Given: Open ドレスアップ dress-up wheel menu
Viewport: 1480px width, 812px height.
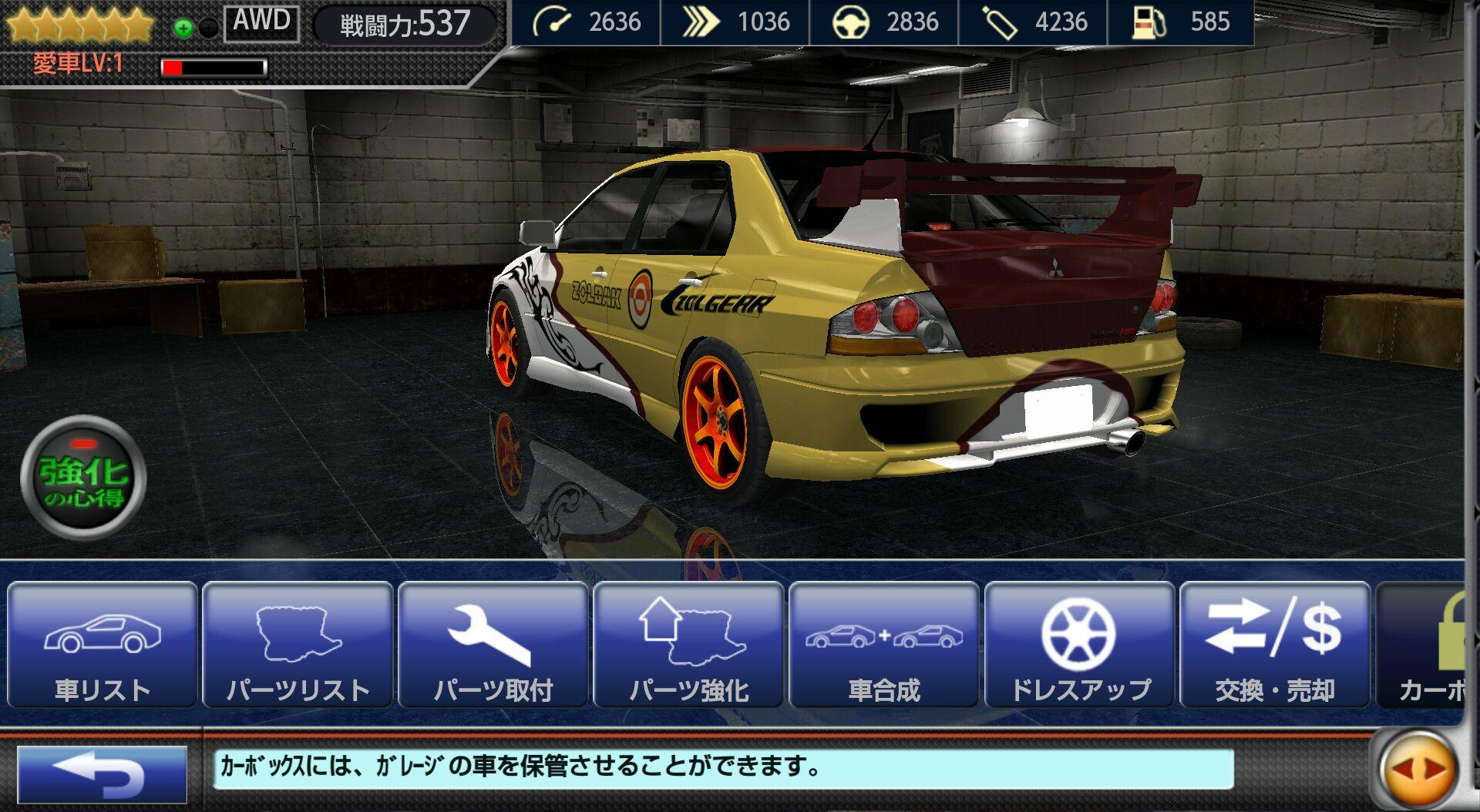Looking at the screenshot, I should (x=1080, y=646).
